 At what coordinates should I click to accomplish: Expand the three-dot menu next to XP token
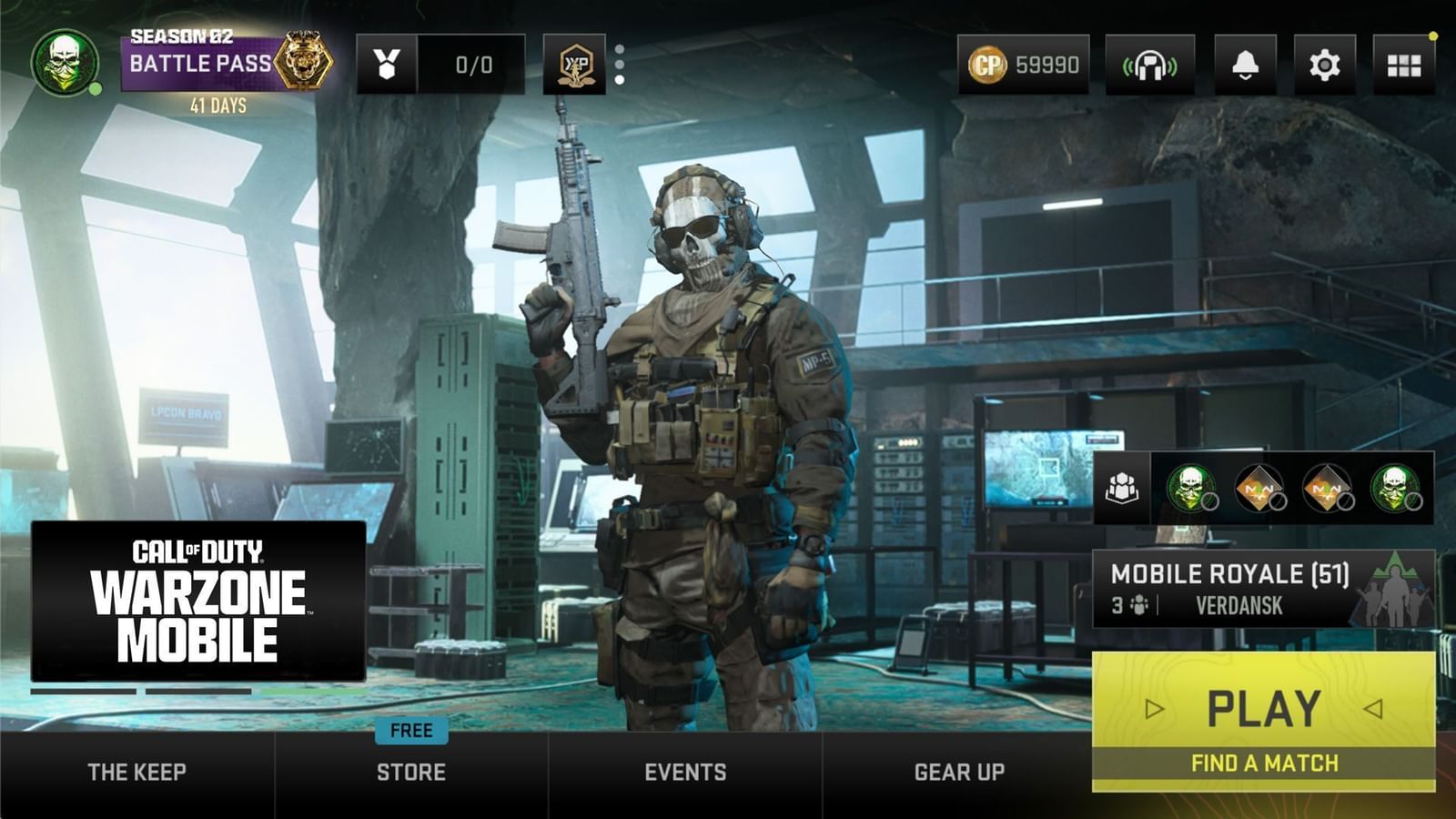coord(620,63)
